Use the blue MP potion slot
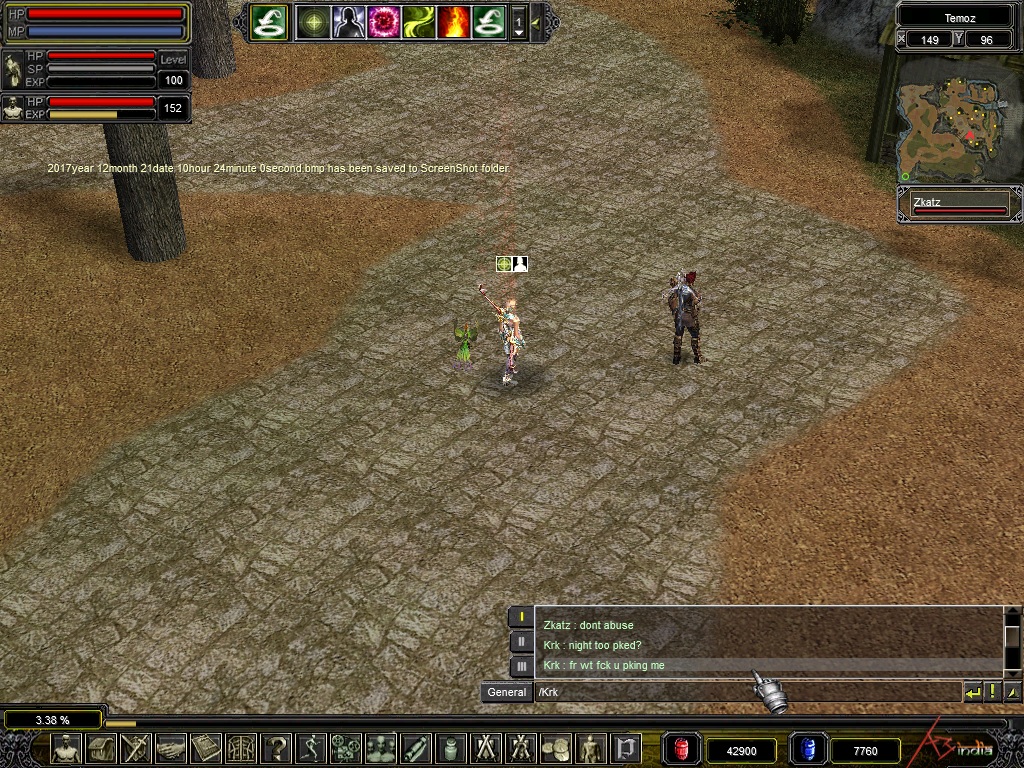This screenshot has width=1024, height=768. tap(808, 749)
